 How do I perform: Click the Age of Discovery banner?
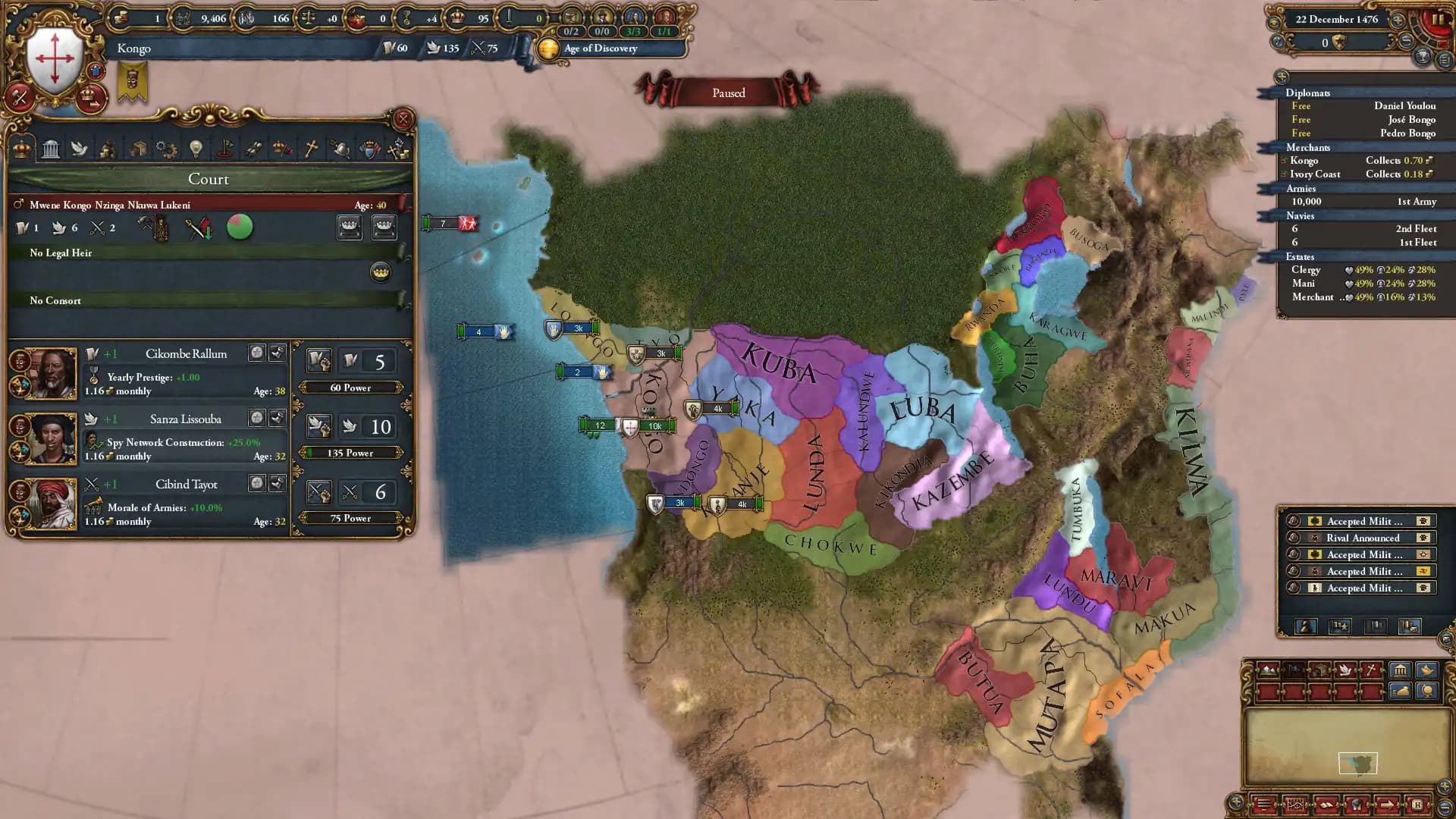(599, 49)
